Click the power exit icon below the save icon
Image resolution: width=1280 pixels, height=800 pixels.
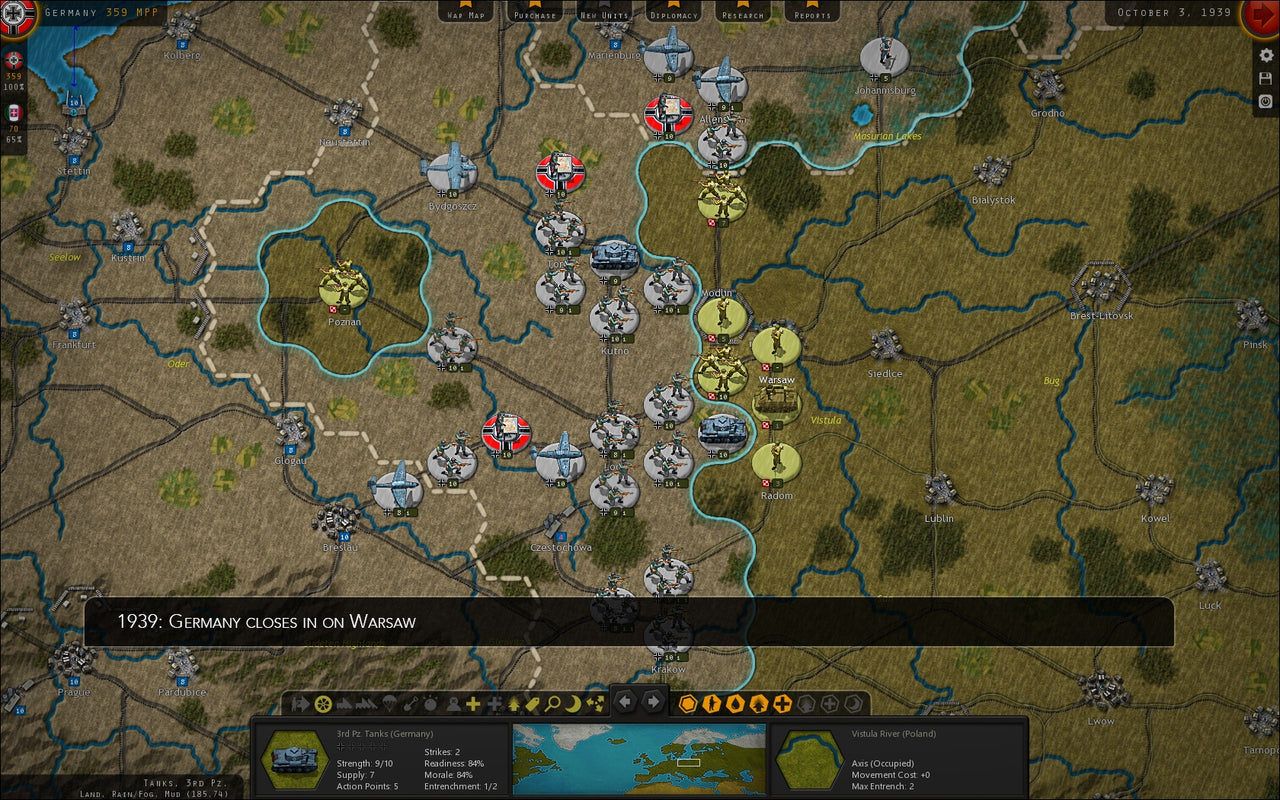pyautogui.click(x=1265, y=101)
